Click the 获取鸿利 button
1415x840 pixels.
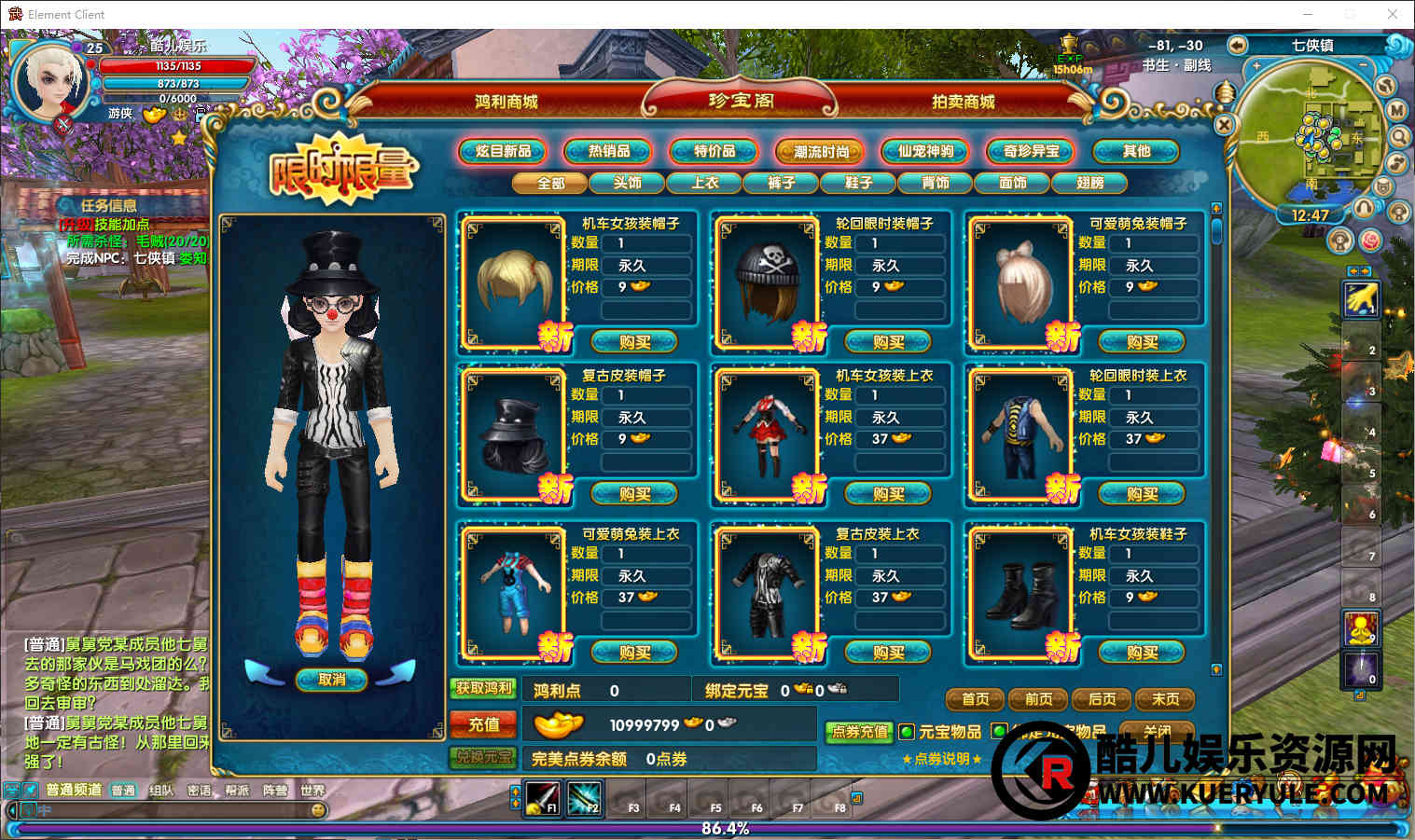tap(483, 689)
